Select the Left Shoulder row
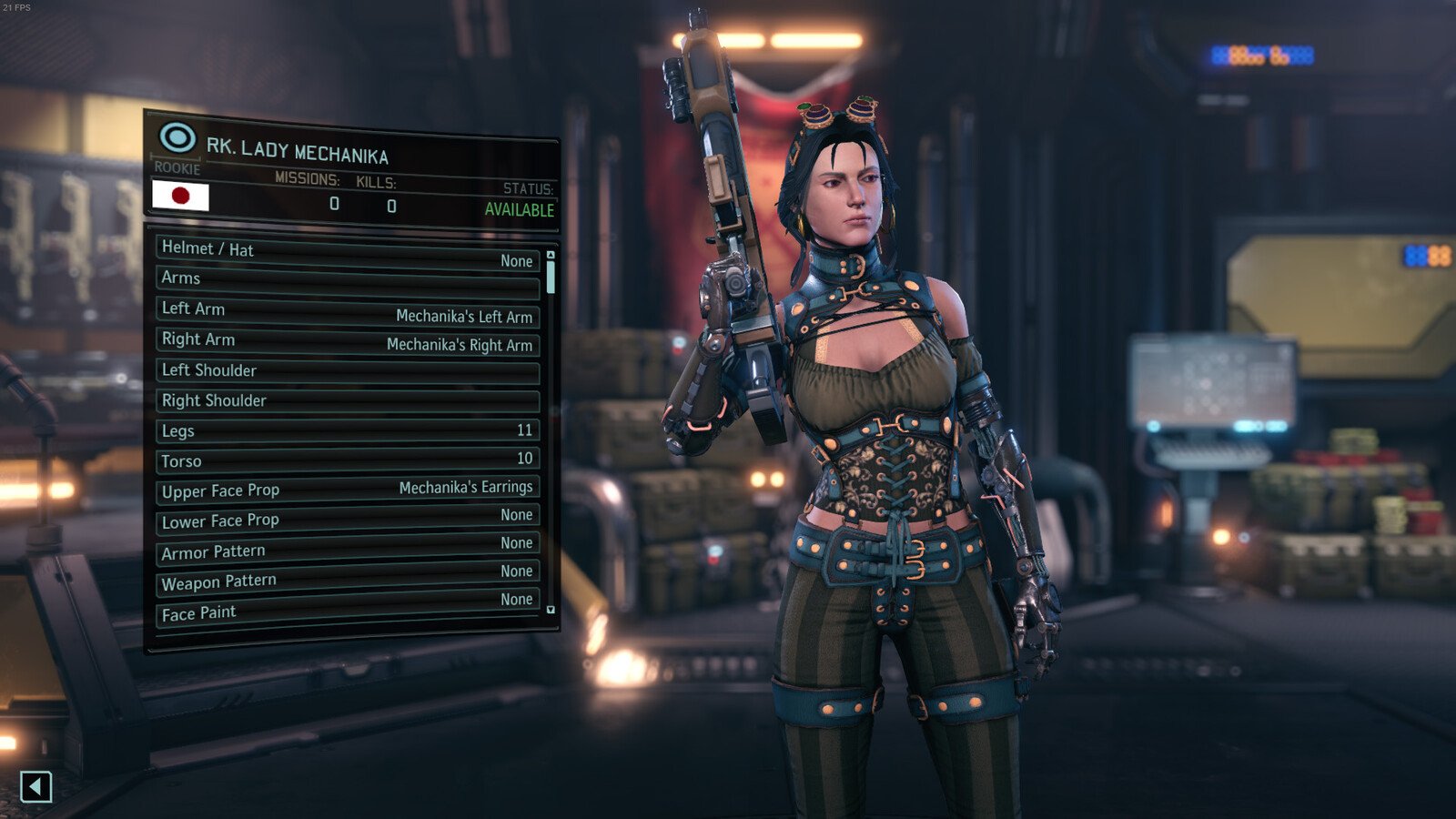This screenshot has width=1456, height=819. coord(348,371)
